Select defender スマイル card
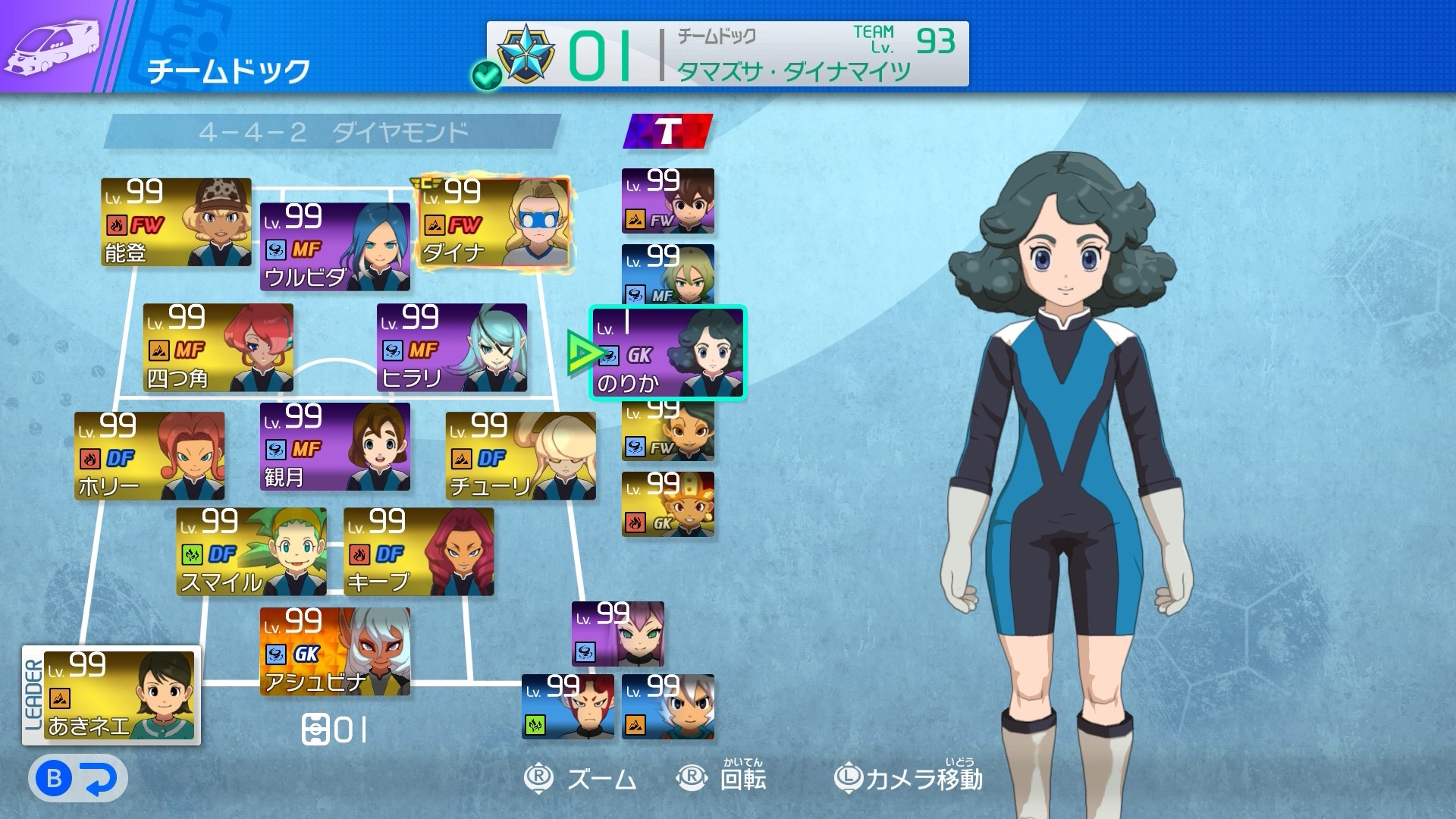1456x819 pixels. pos(251,551)
